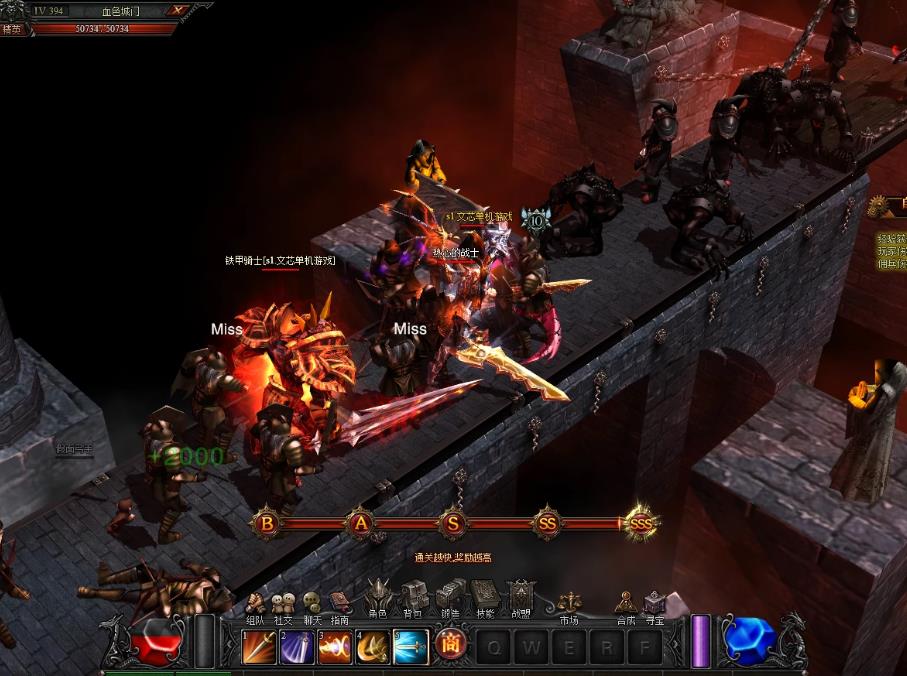Open the 组队 team menu

pos(255,605)
